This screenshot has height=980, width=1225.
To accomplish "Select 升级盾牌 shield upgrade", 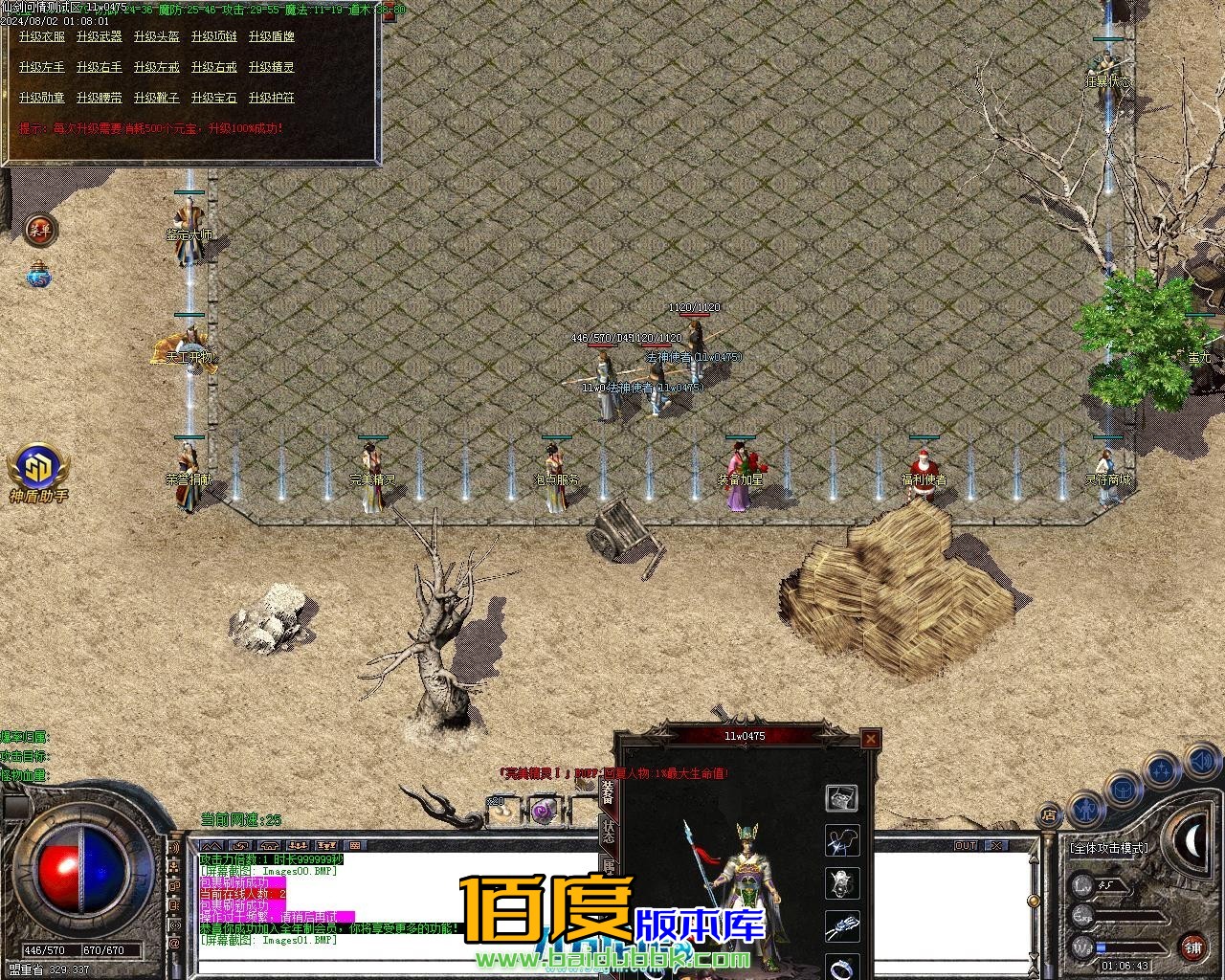I will click(272, 36).
